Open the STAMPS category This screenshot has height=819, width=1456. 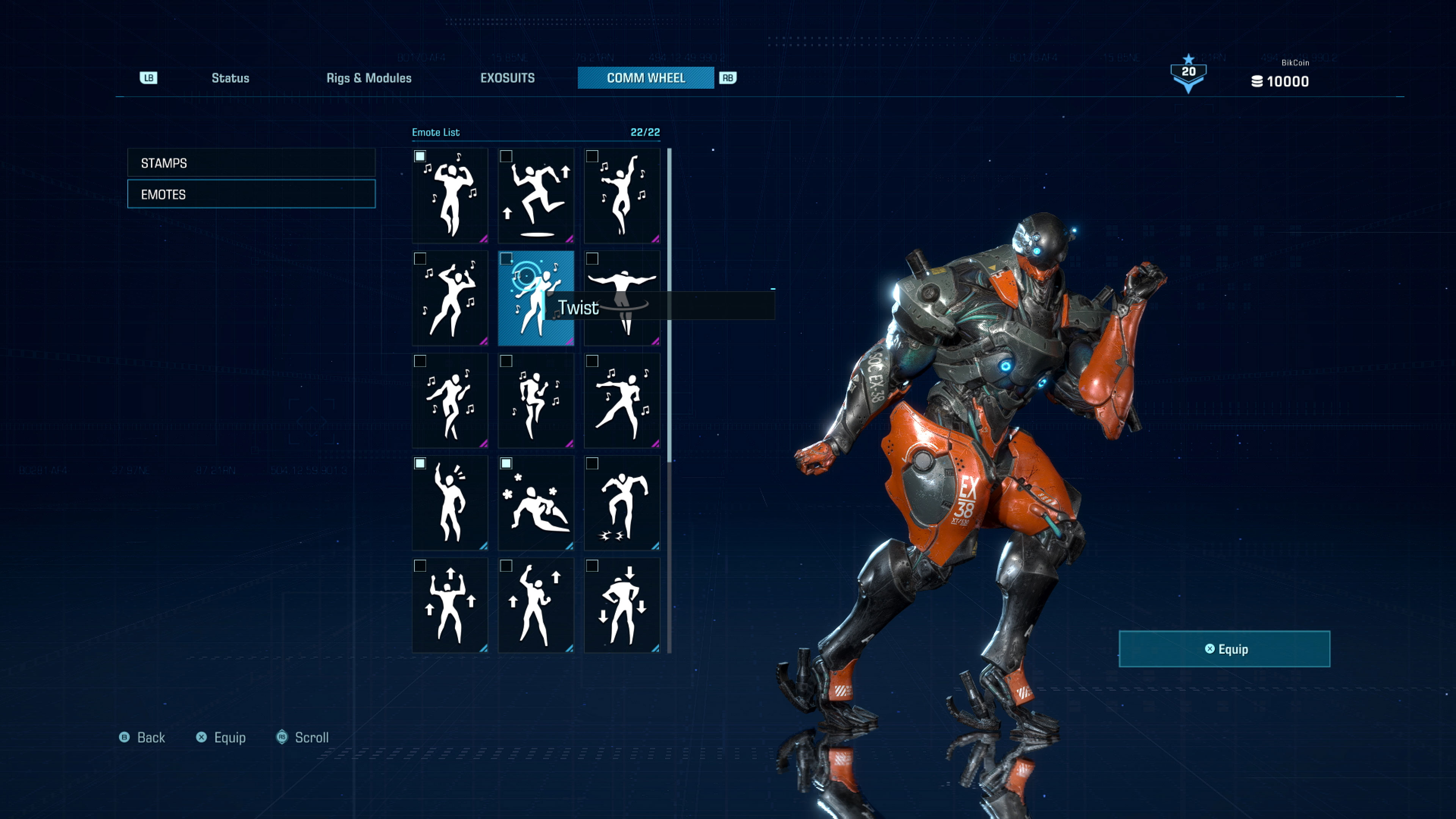coord(251,163)
